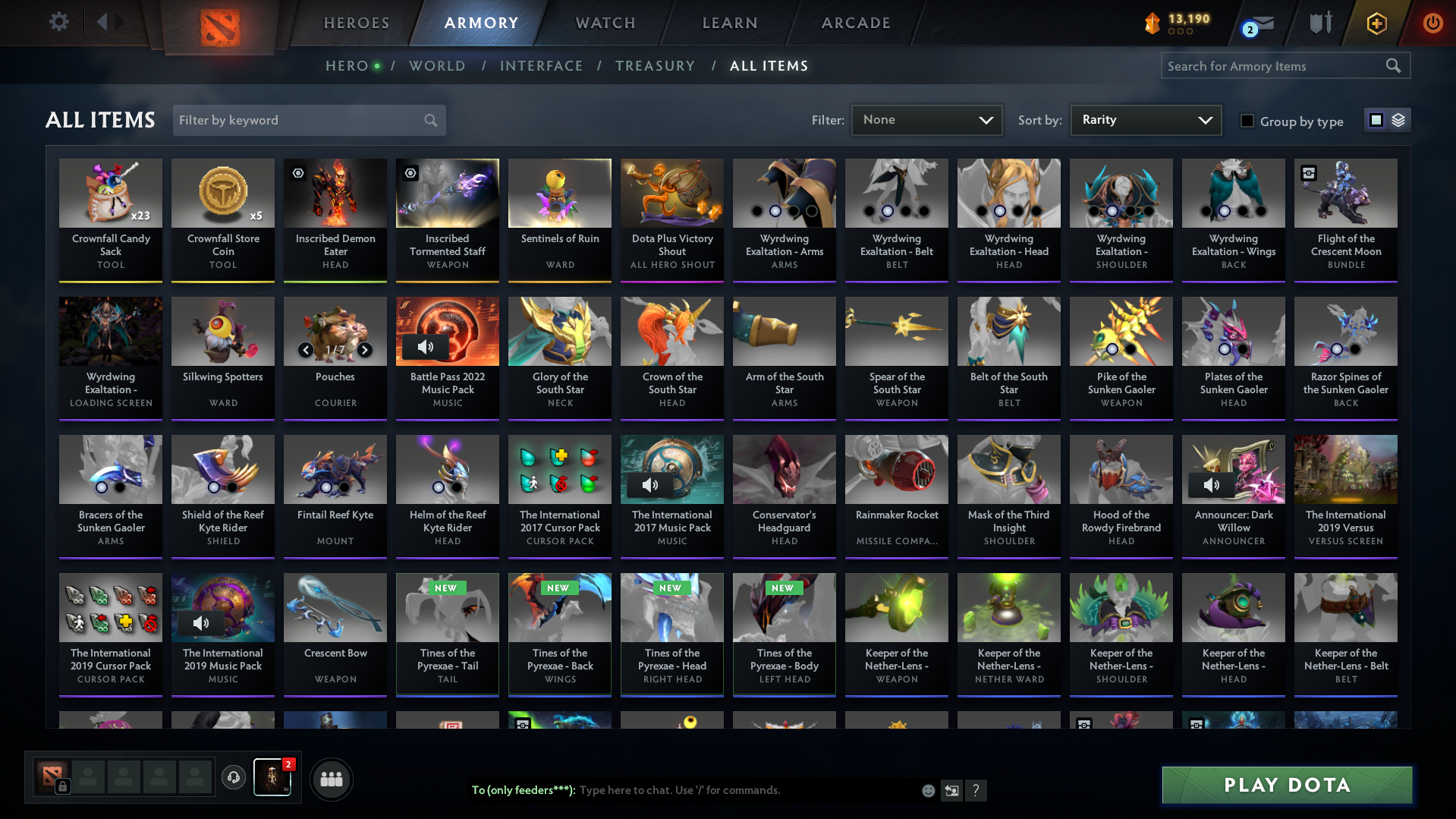Enable the Group by type checkbox
1456x819 pixels.
tap(1247, 121)
